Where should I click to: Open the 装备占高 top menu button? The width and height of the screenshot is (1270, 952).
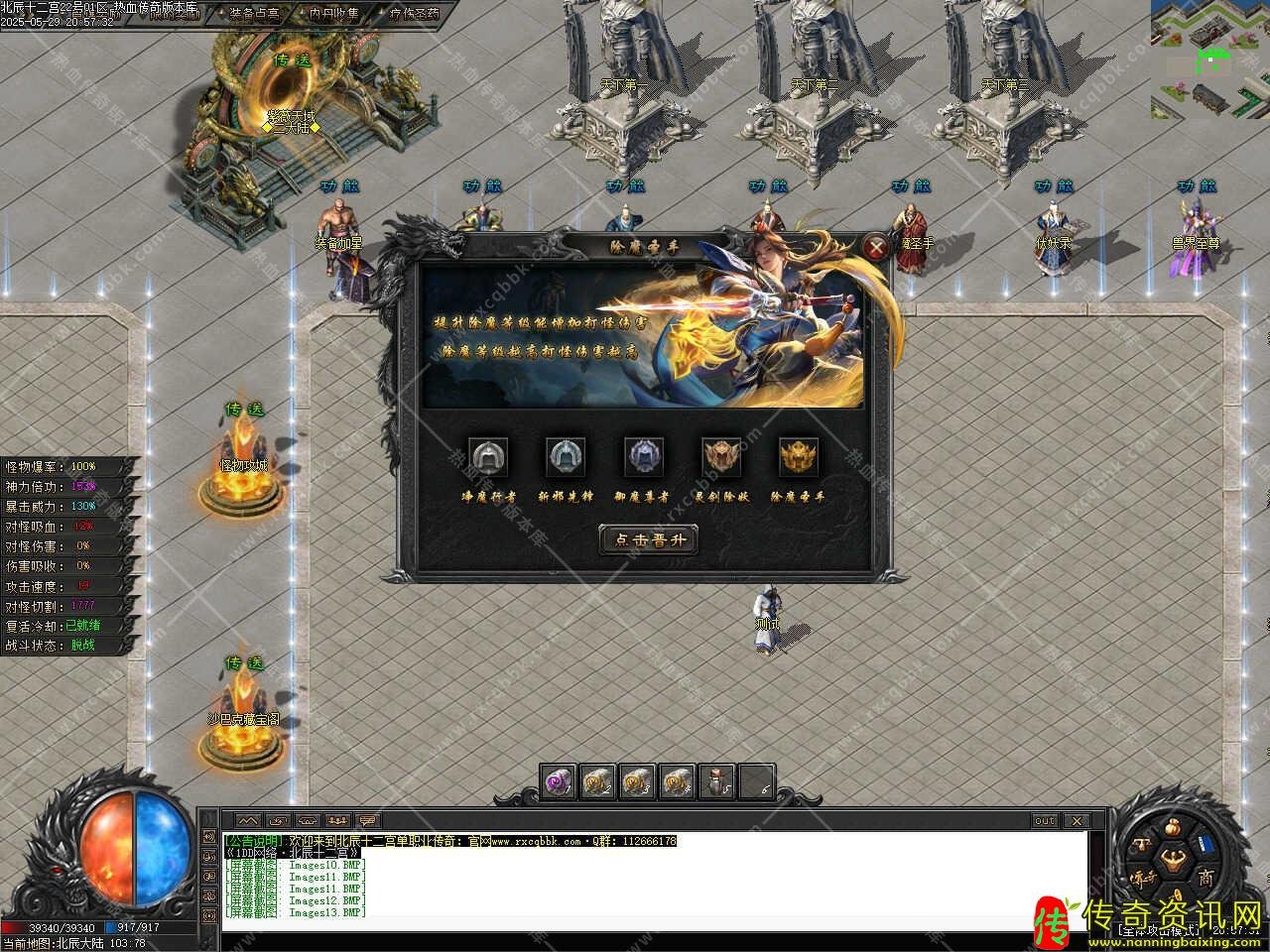point(254,14)
